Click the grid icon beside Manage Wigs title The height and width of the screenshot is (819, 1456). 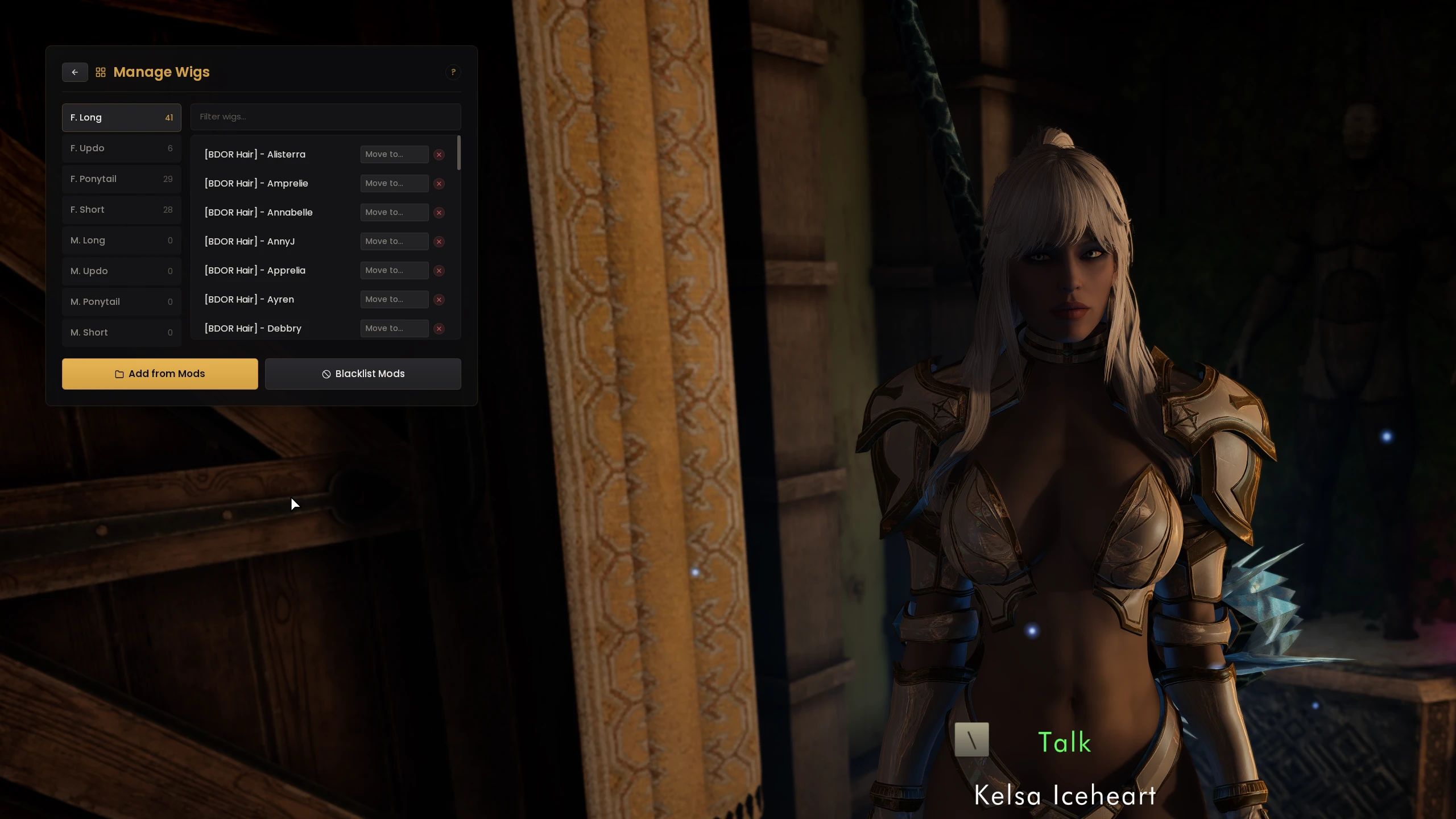[101, 72]
